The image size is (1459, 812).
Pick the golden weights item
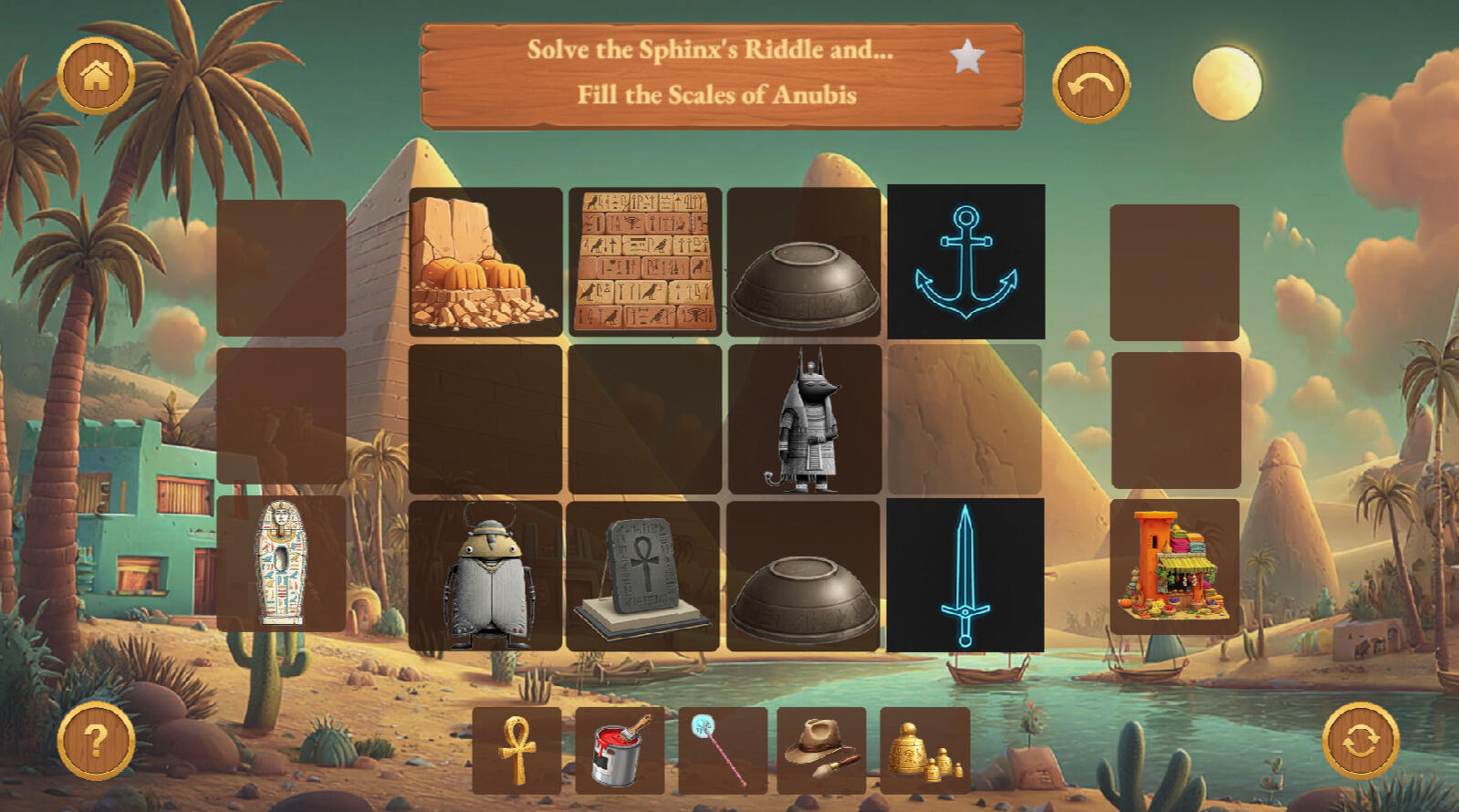pyautogui.click(x=924, y=750)
